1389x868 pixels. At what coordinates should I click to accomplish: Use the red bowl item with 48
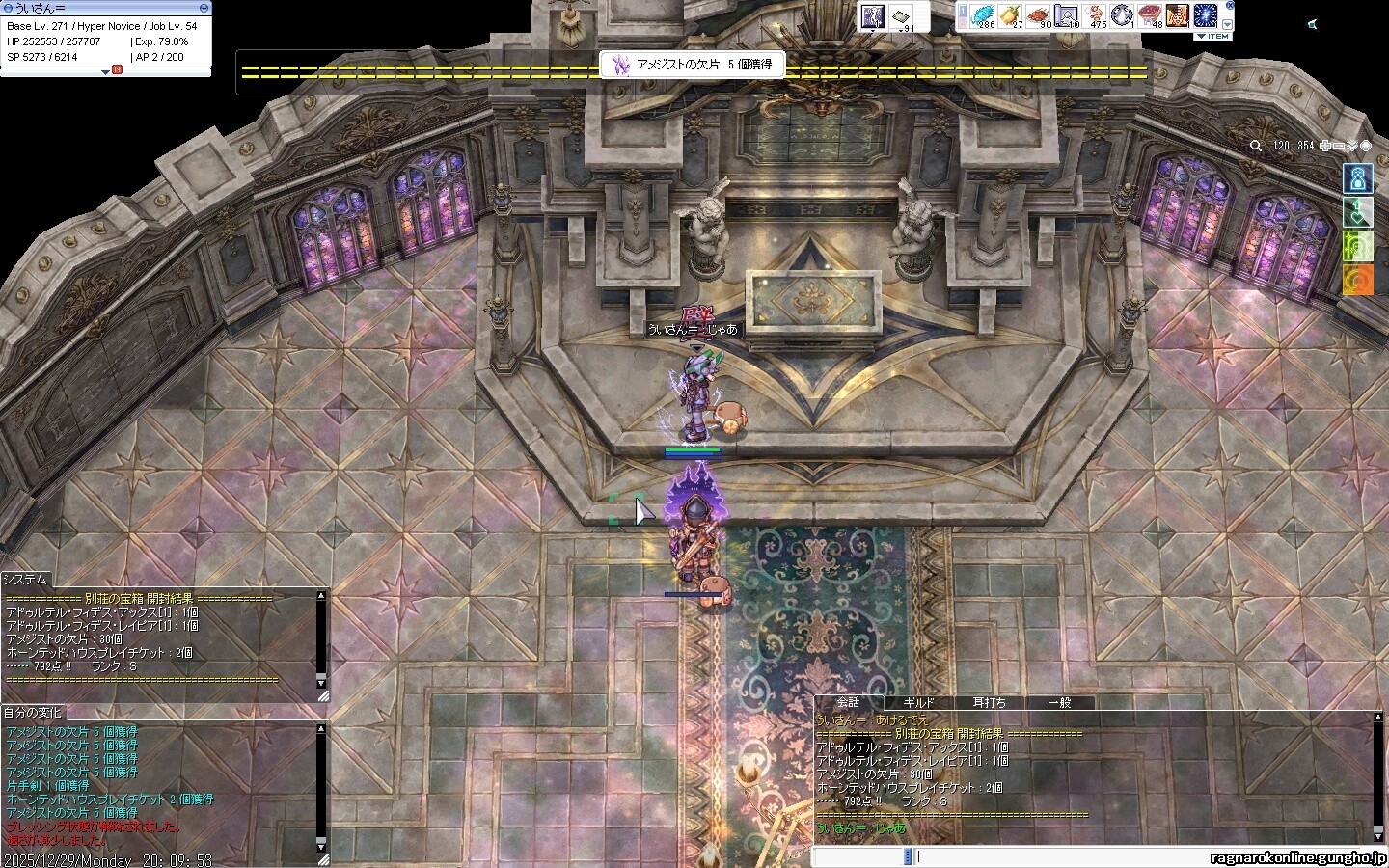click(1150, 15)
